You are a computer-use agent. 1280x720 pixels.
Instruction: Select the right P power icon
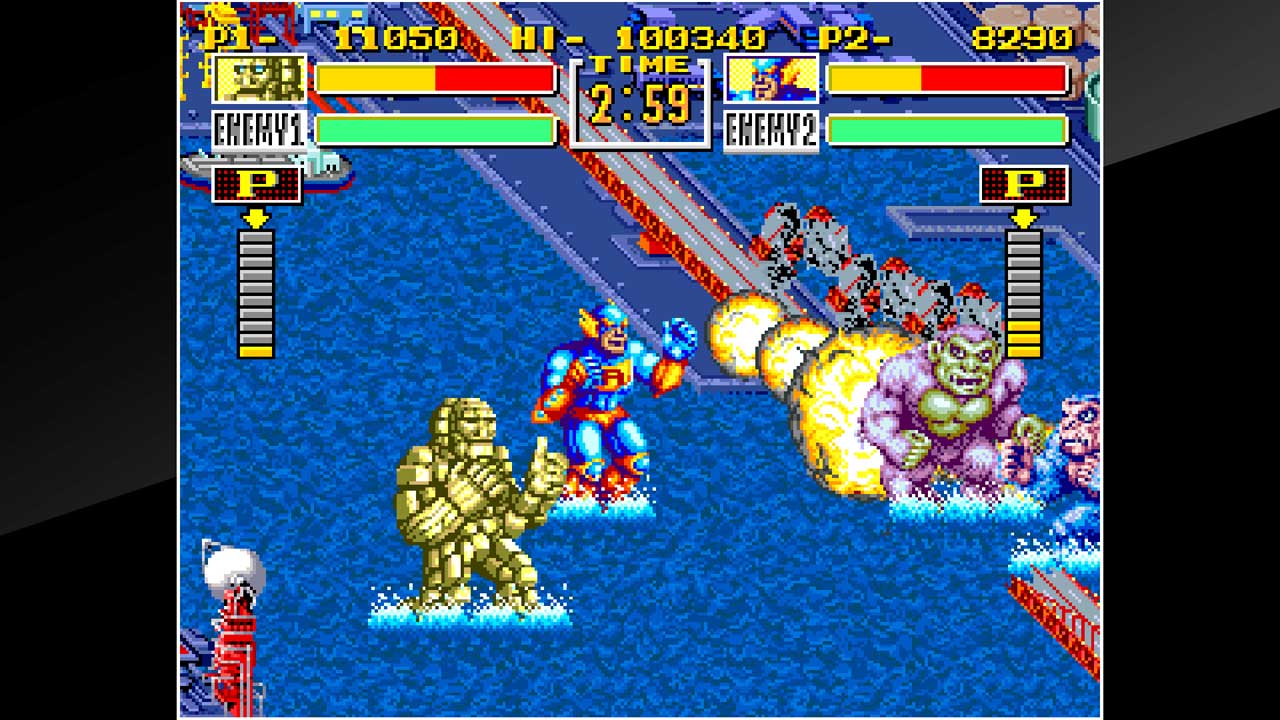click(x=1024, y=185)
